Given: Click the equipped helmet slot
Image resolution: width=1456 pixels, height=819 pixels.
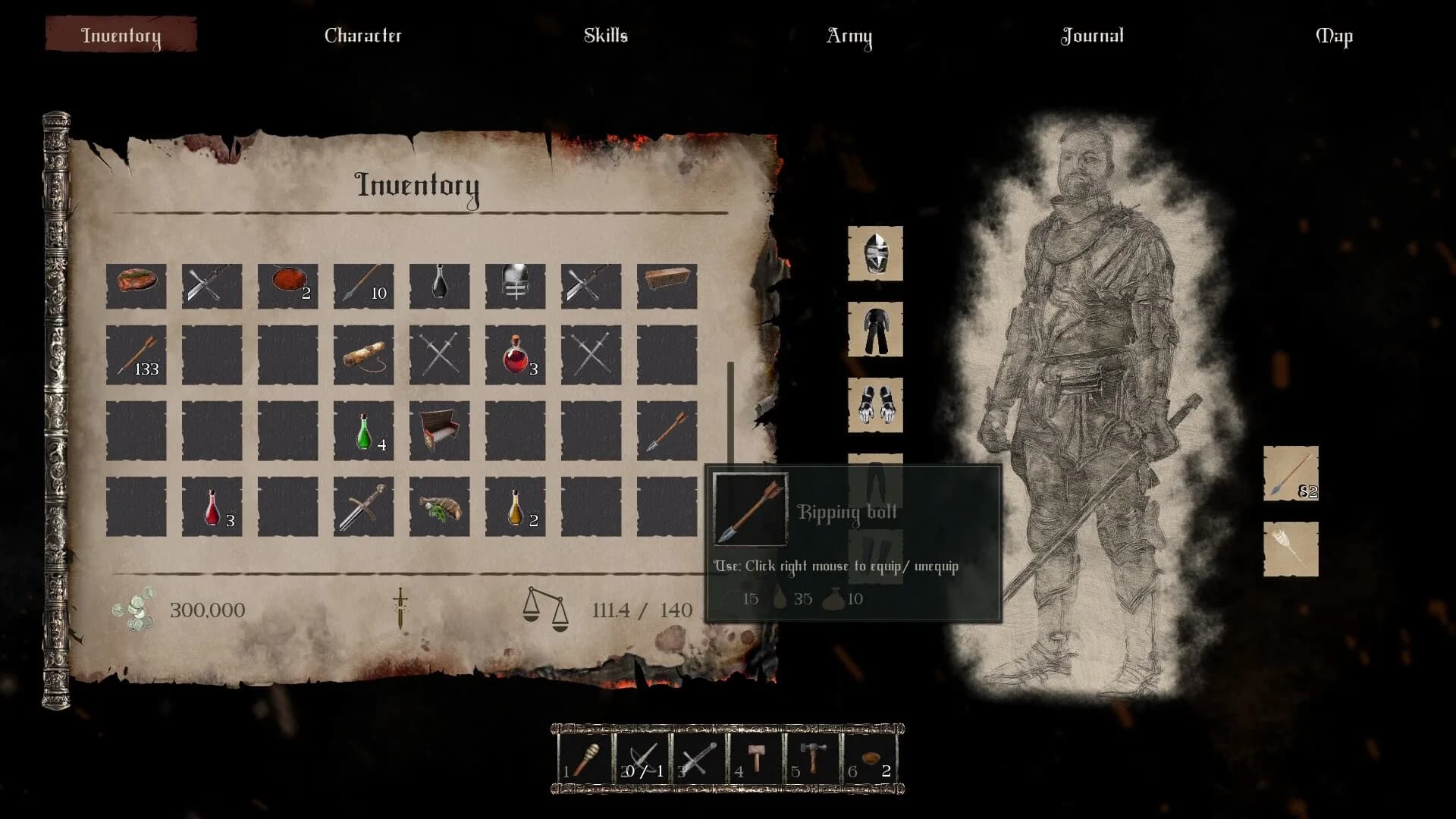Looking at the screenshot, I should (x=875, y=253).
